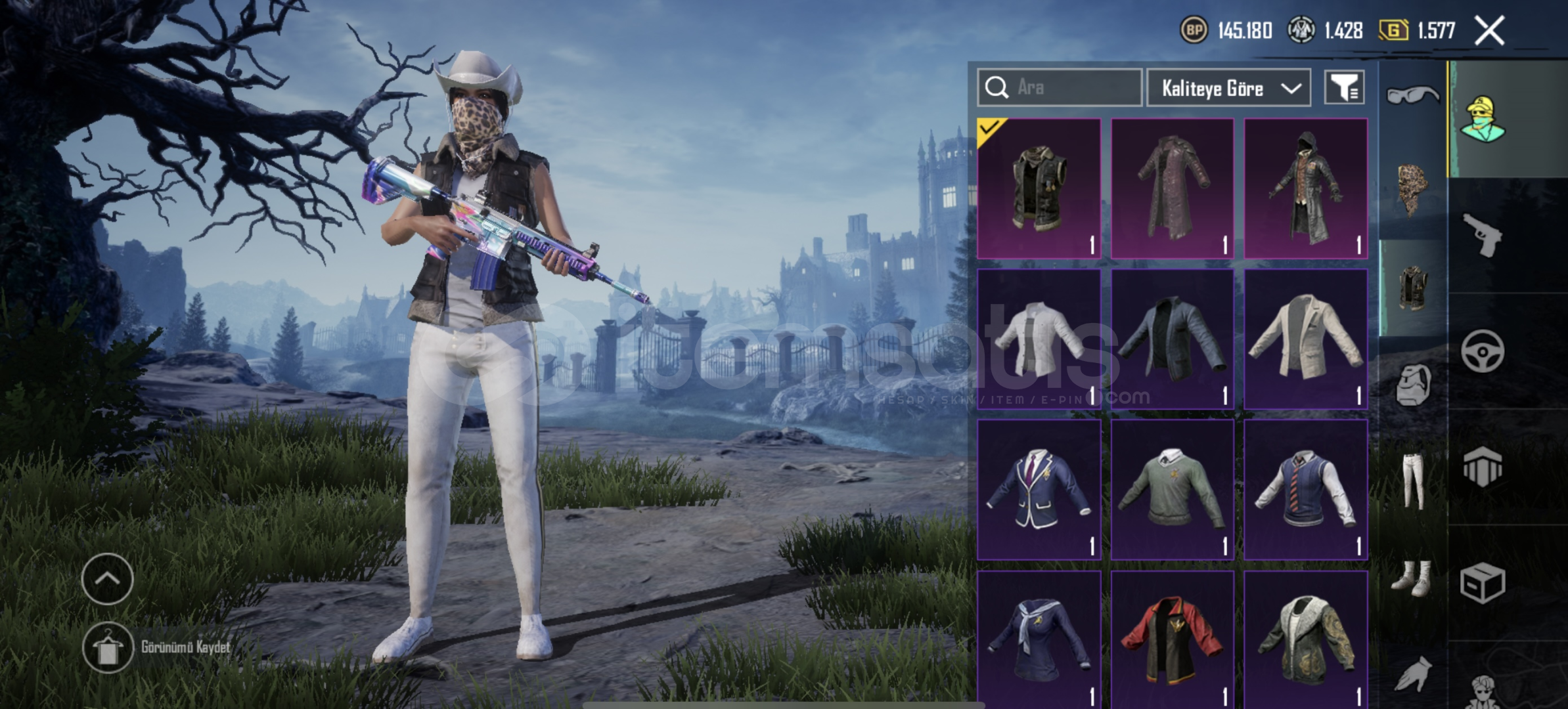The width and height of the screenshot is (1568, 709).
Task: Open the Kaliteye Göre sort dropdown
Action: click(x=1228, y=88)
